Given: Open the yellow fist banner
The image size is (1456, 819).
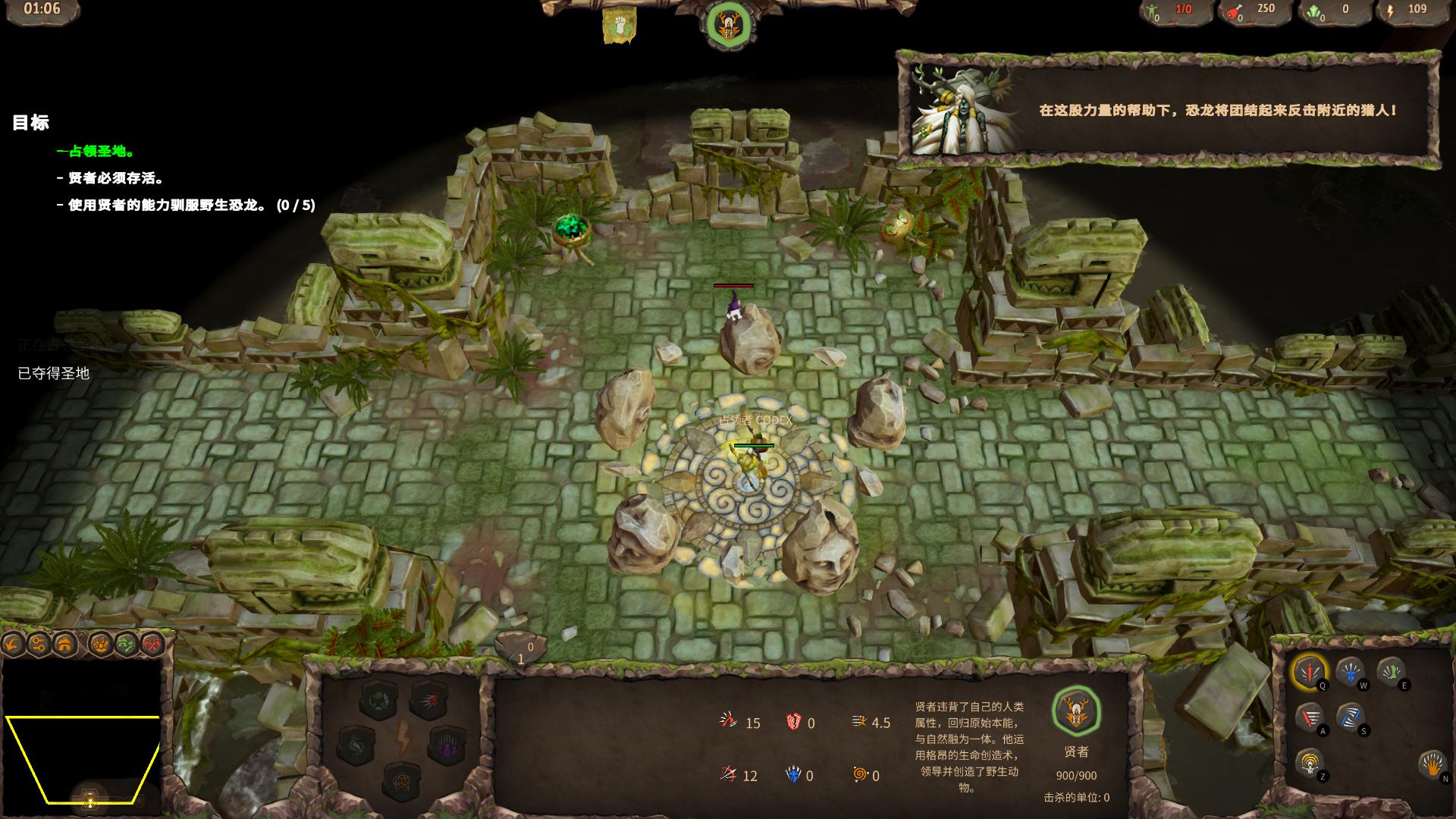Looking at the screenshot, I should (x=619, y=26).
